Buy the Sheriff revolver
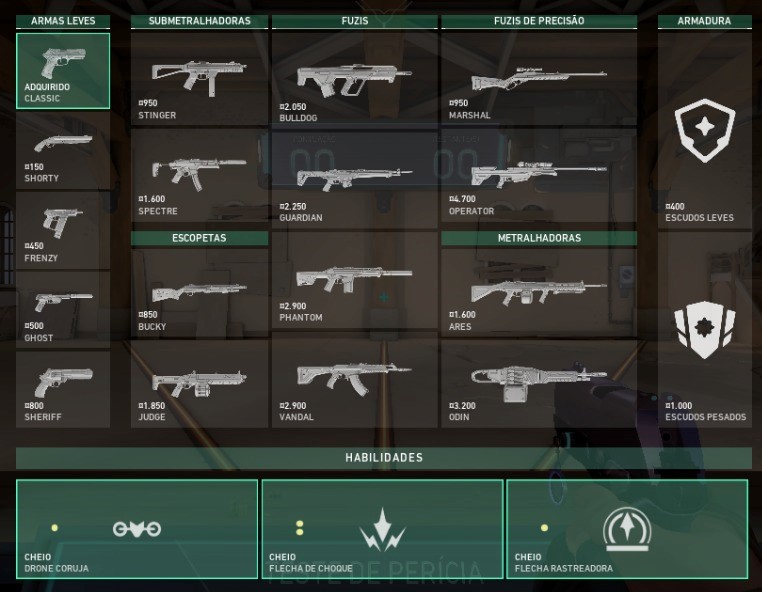 pyautogui.click(x=63, y=390)
